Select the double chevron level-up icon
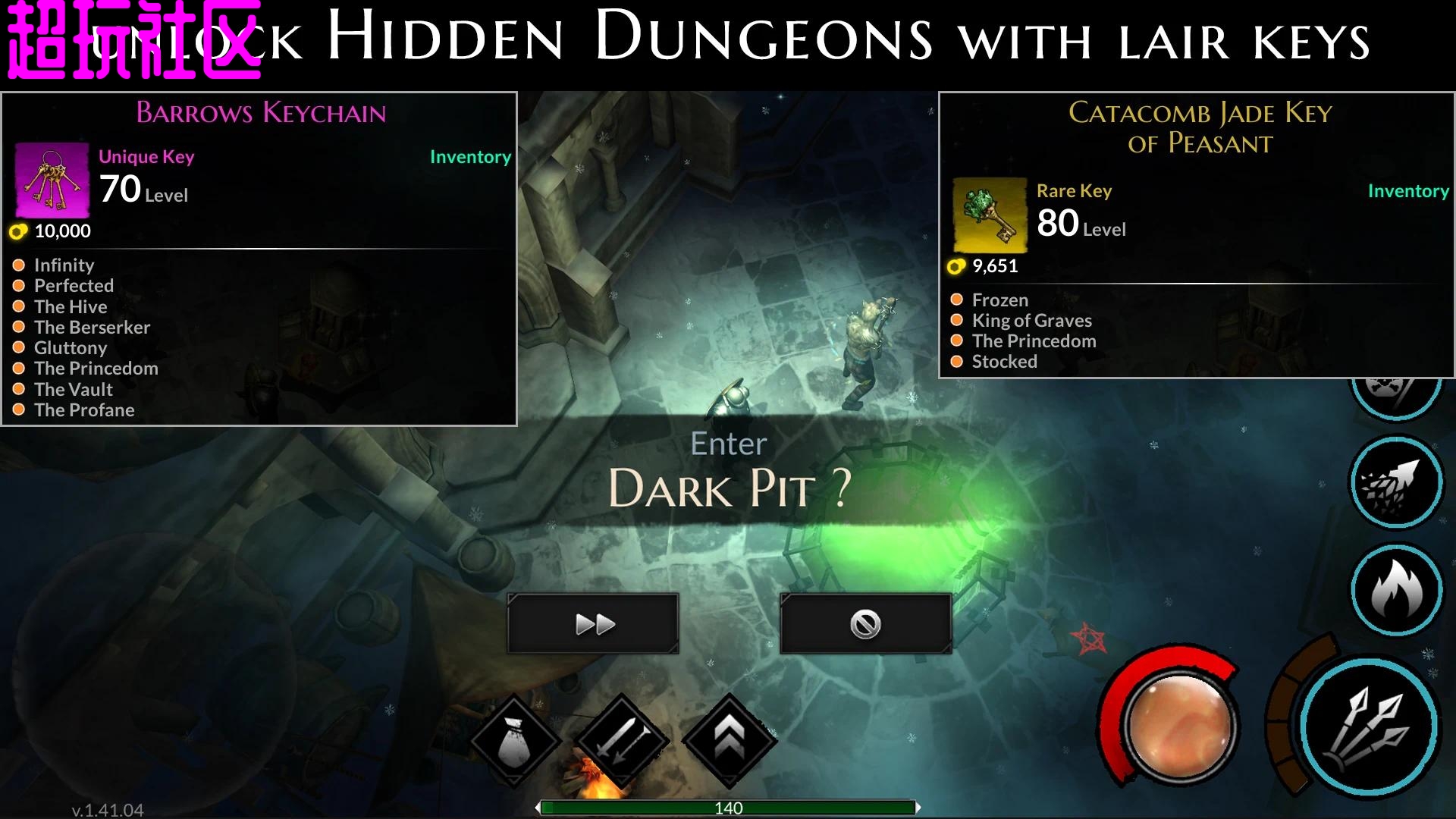The image size is (1456, 819). coord(729,740)
